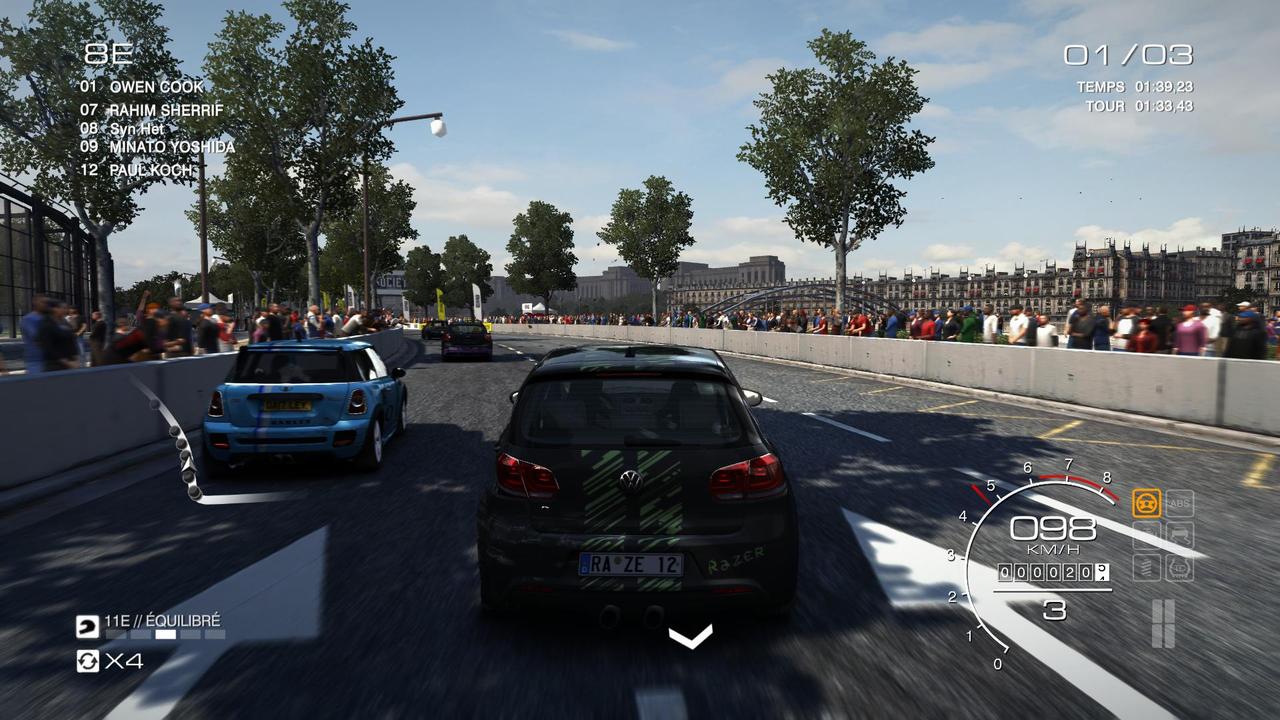
Task: Click the tyre pressure warning icon
Action: click(x=1180, y=567)
